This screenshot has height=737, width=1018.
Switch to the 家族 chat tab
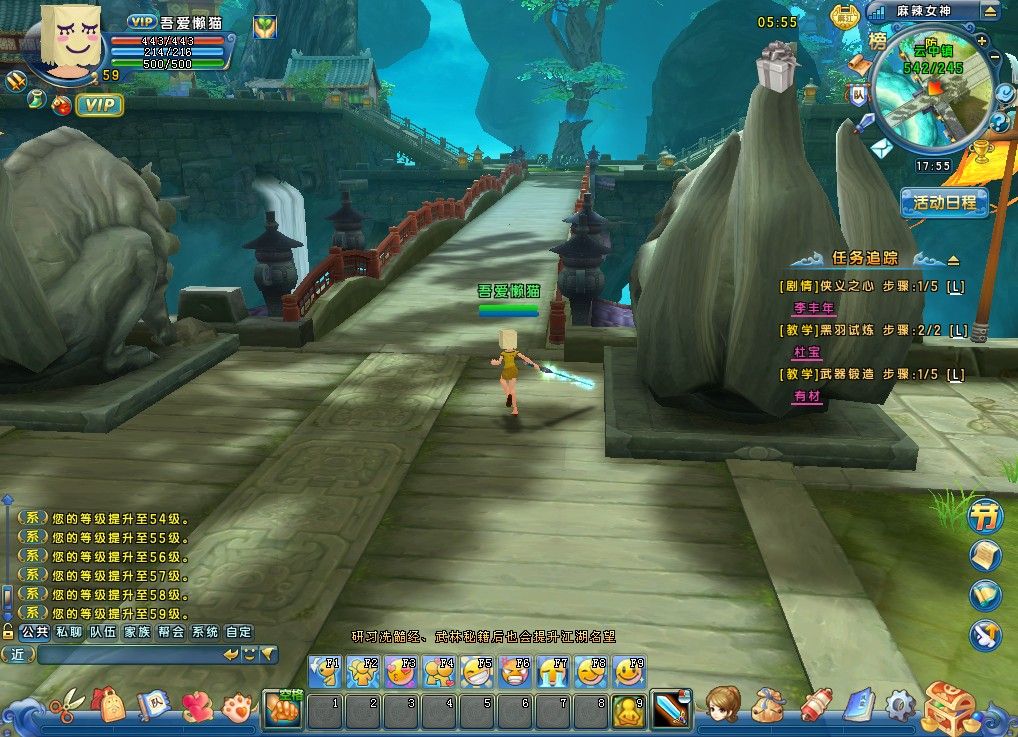[137, 632]
